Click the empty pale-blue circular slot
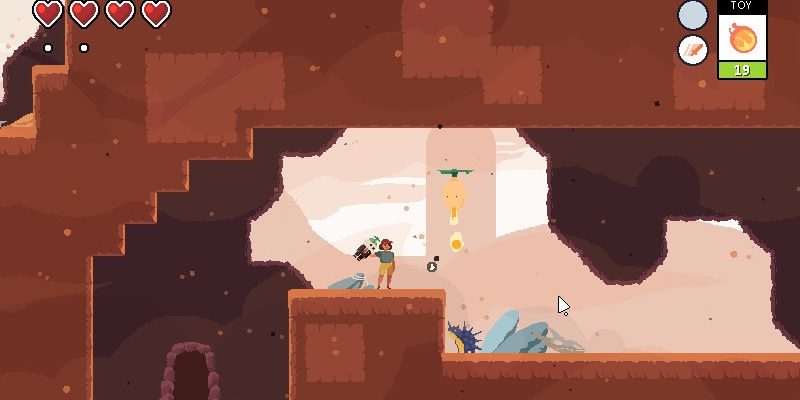The height and width of the screenshot is (400, 800). (692, 15)
